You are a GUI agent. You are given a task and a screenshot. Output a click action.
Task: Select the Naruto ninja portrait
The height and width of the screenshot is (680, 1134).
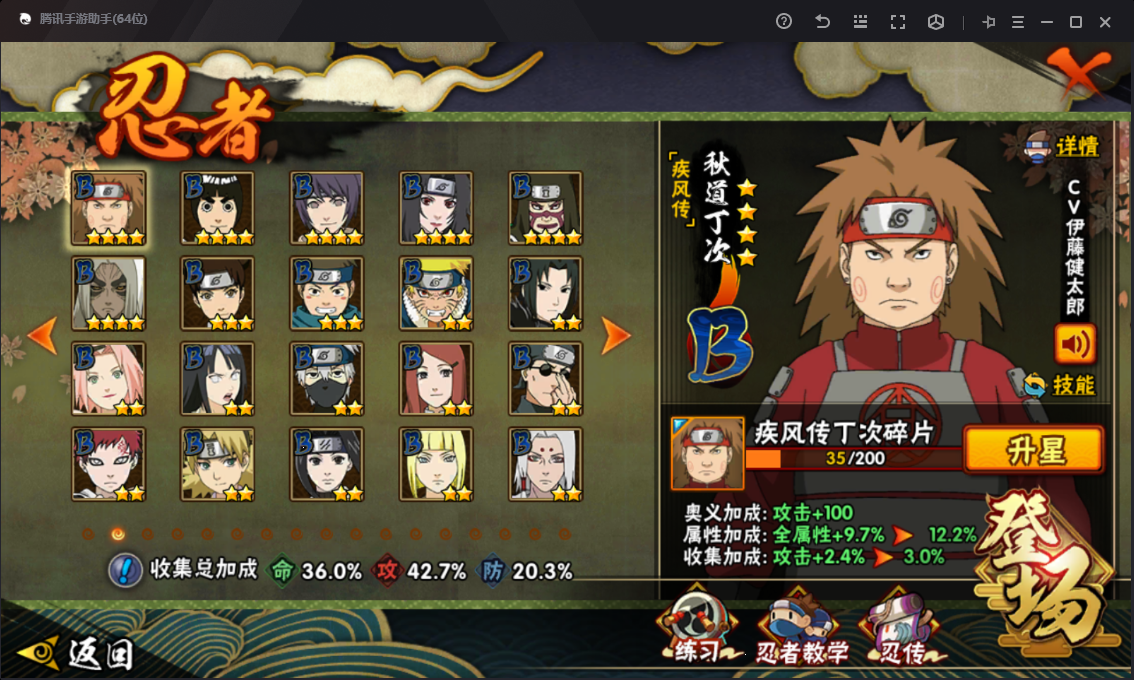pos(436,293)
